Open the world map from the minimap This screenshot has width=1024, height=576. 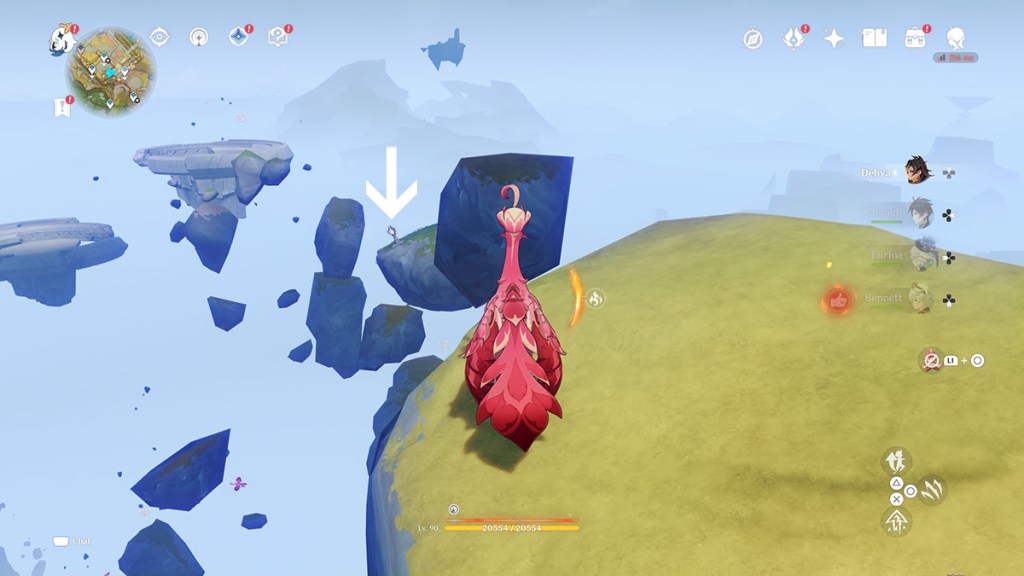(111, 70)
